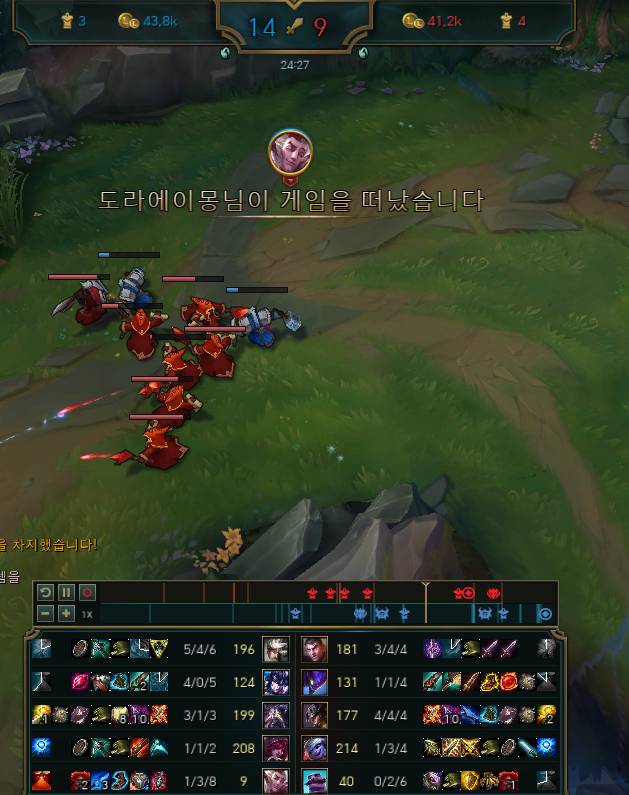Screen dimensions: 629x795
Task: Jump to the last red kill marker on timeline
Action: point(492,593)
